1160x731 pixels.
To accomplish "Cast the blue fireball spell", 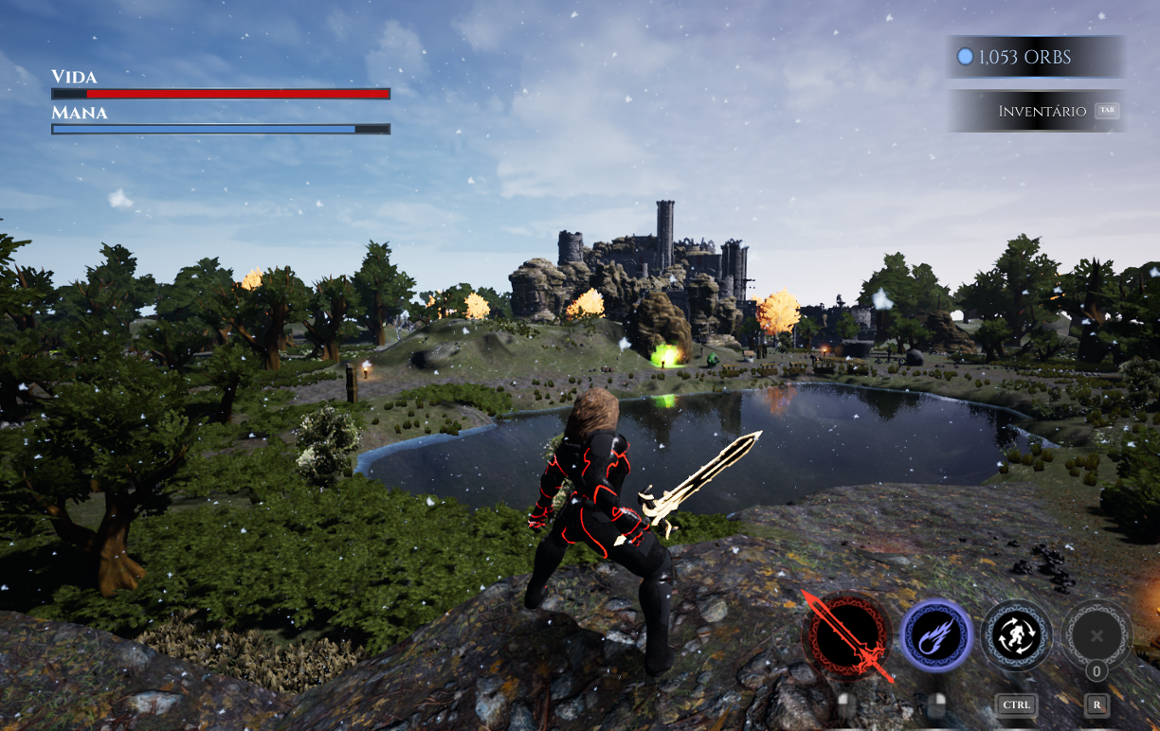I will (x=936, y=635).
